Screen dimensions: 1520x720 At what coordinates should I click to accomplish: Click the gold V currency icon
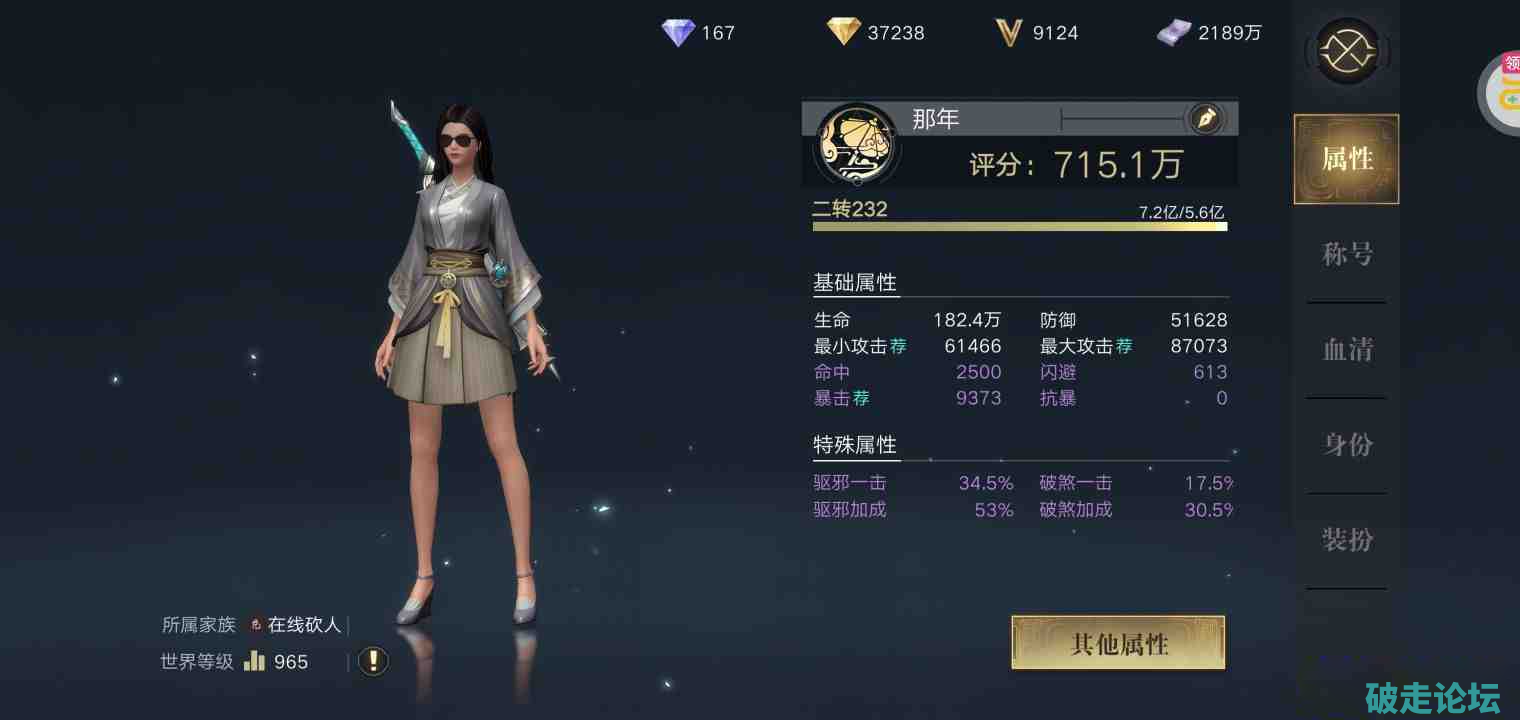pyautogui.click(x=1008, y=33)
